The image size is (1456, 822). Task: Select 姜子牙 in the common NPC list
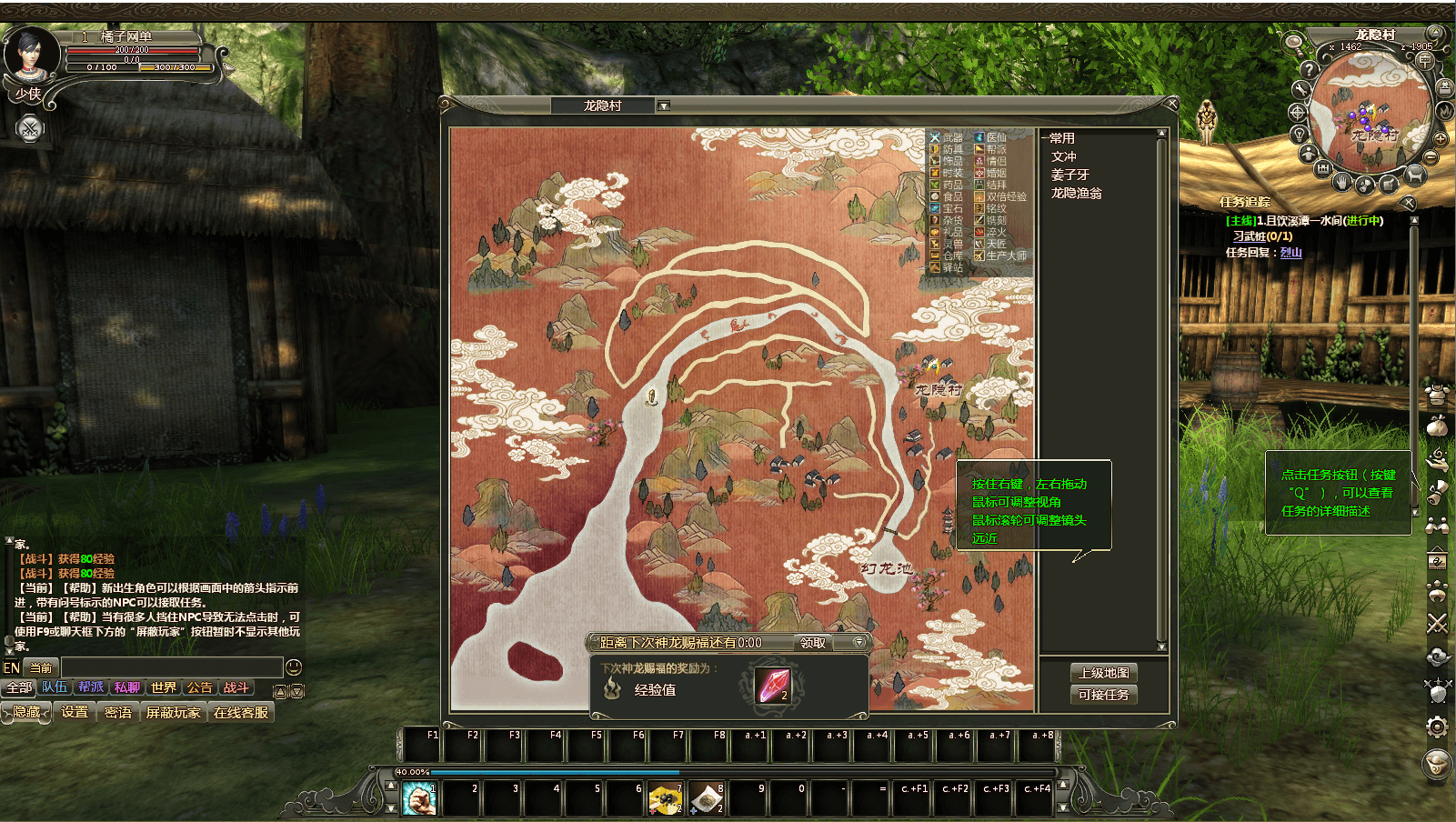[x=1069, y=175]
